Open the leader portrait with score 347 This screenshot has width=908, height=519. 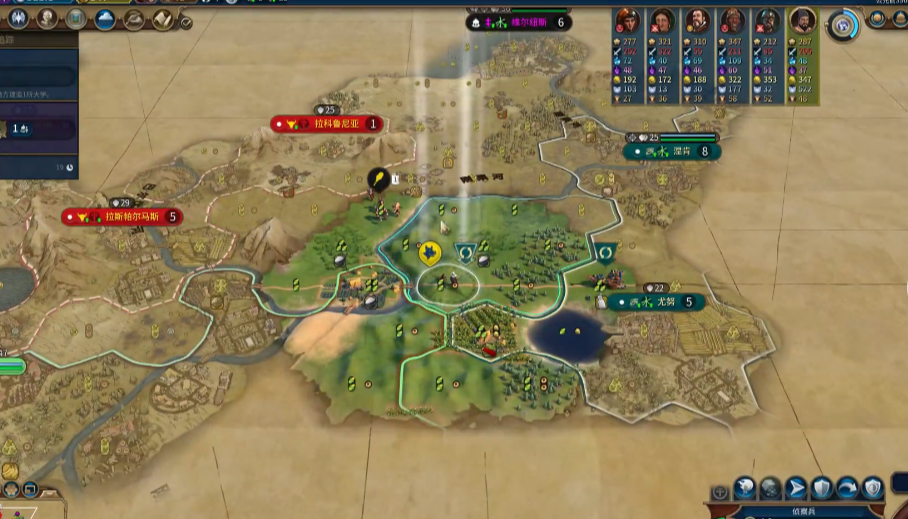733,21
